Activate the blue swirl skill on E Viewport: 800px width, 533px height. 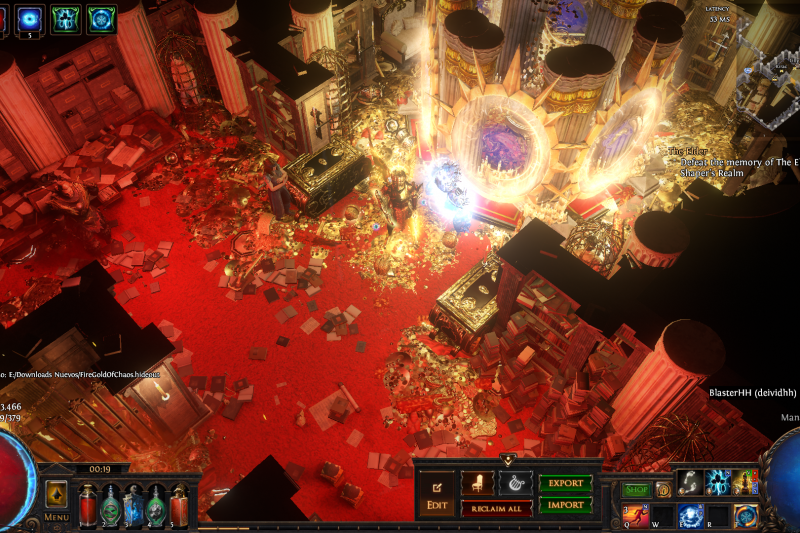(x=690, y=515)
